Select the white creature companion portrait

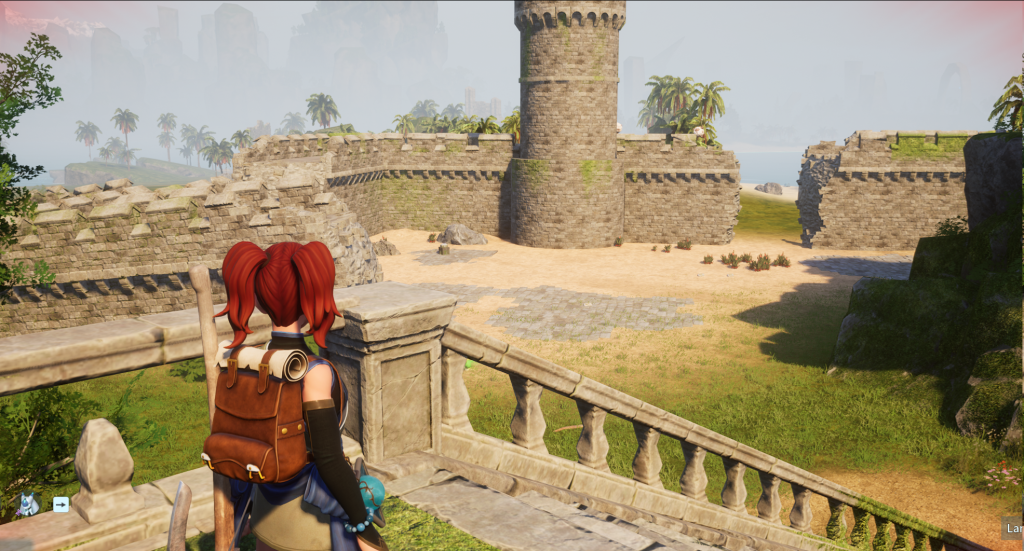click(27, 504)
